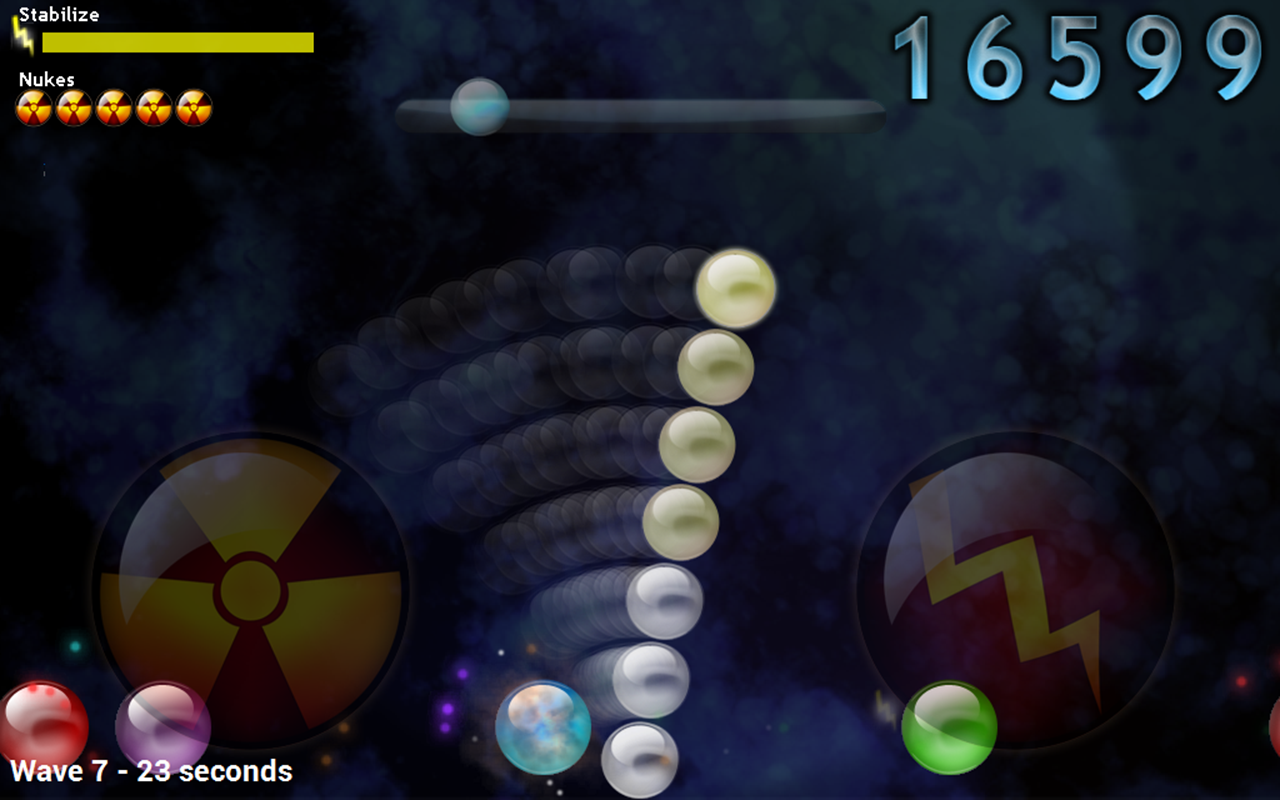Pop the red orb in the bottom-left corner
This screenshot has width=1280, height=800.
point(42,720)
